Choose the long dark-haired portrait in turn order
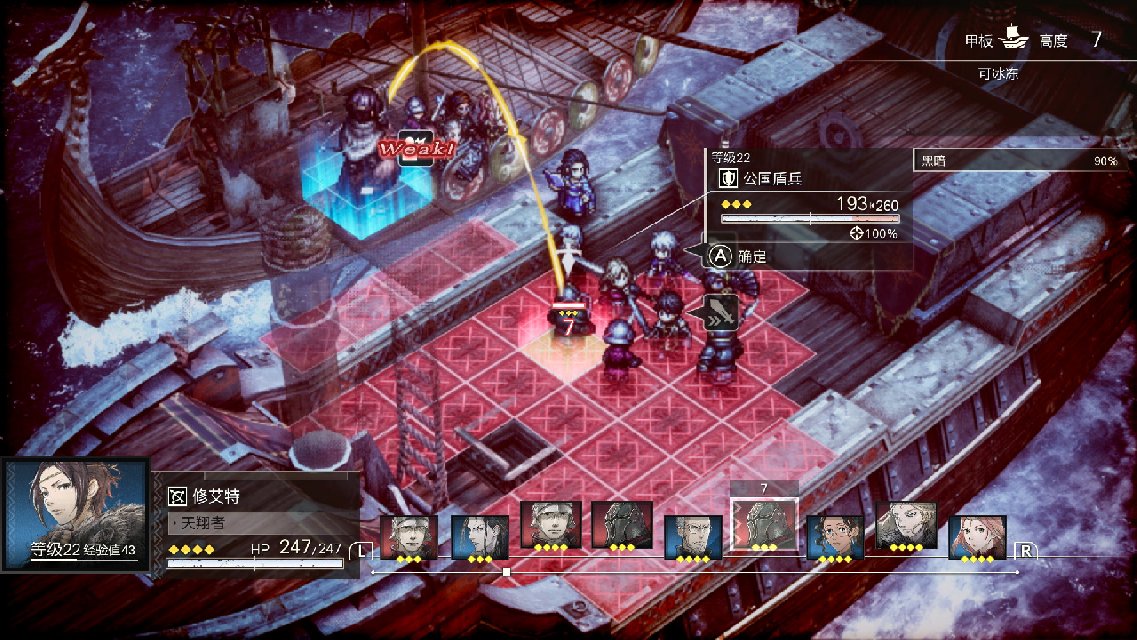This screenshot has width=1137, height=640. coord(480,536)
